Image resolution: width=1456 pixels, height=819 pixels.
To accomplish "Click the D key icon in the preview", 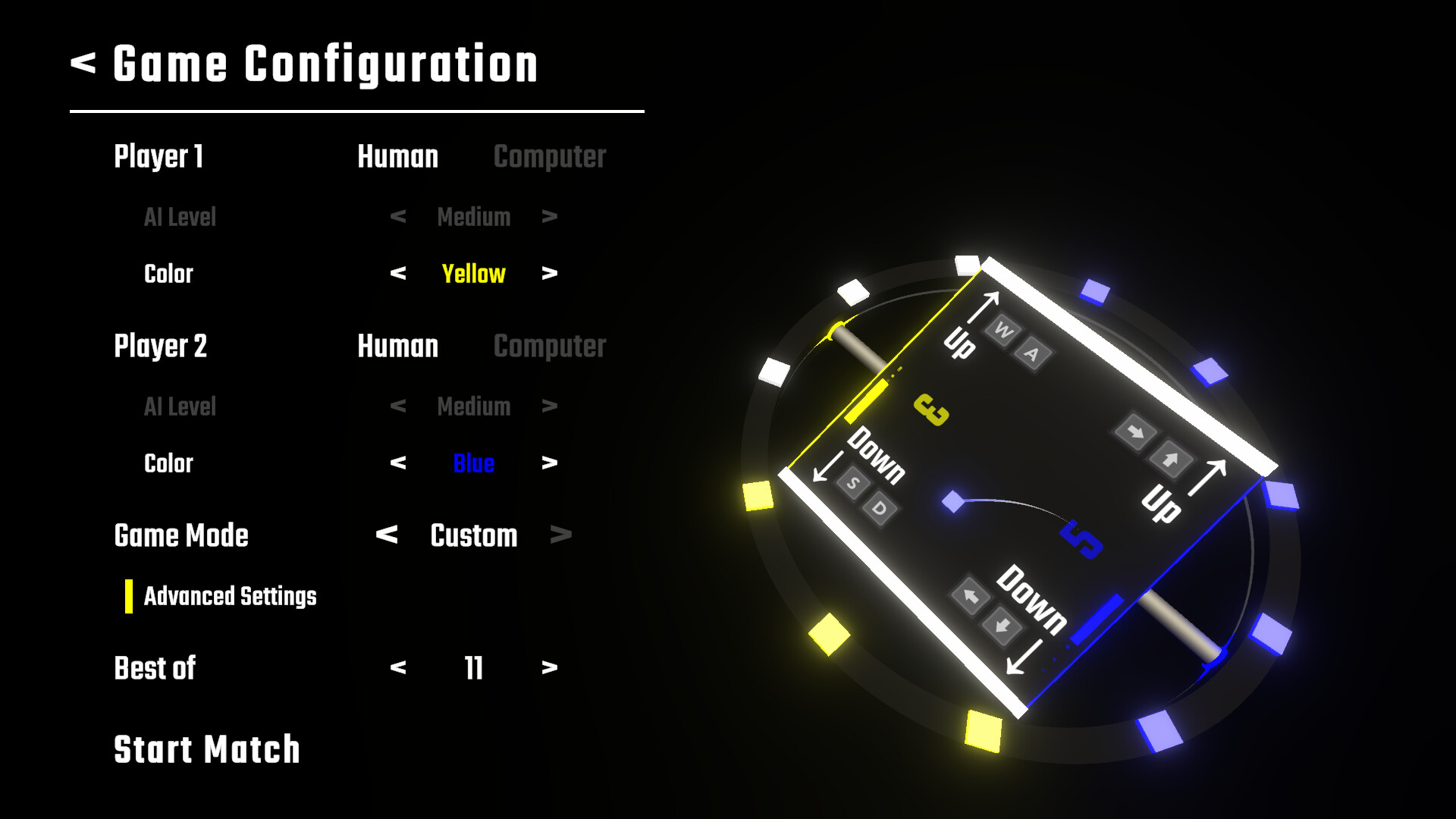I will point(880,509).
